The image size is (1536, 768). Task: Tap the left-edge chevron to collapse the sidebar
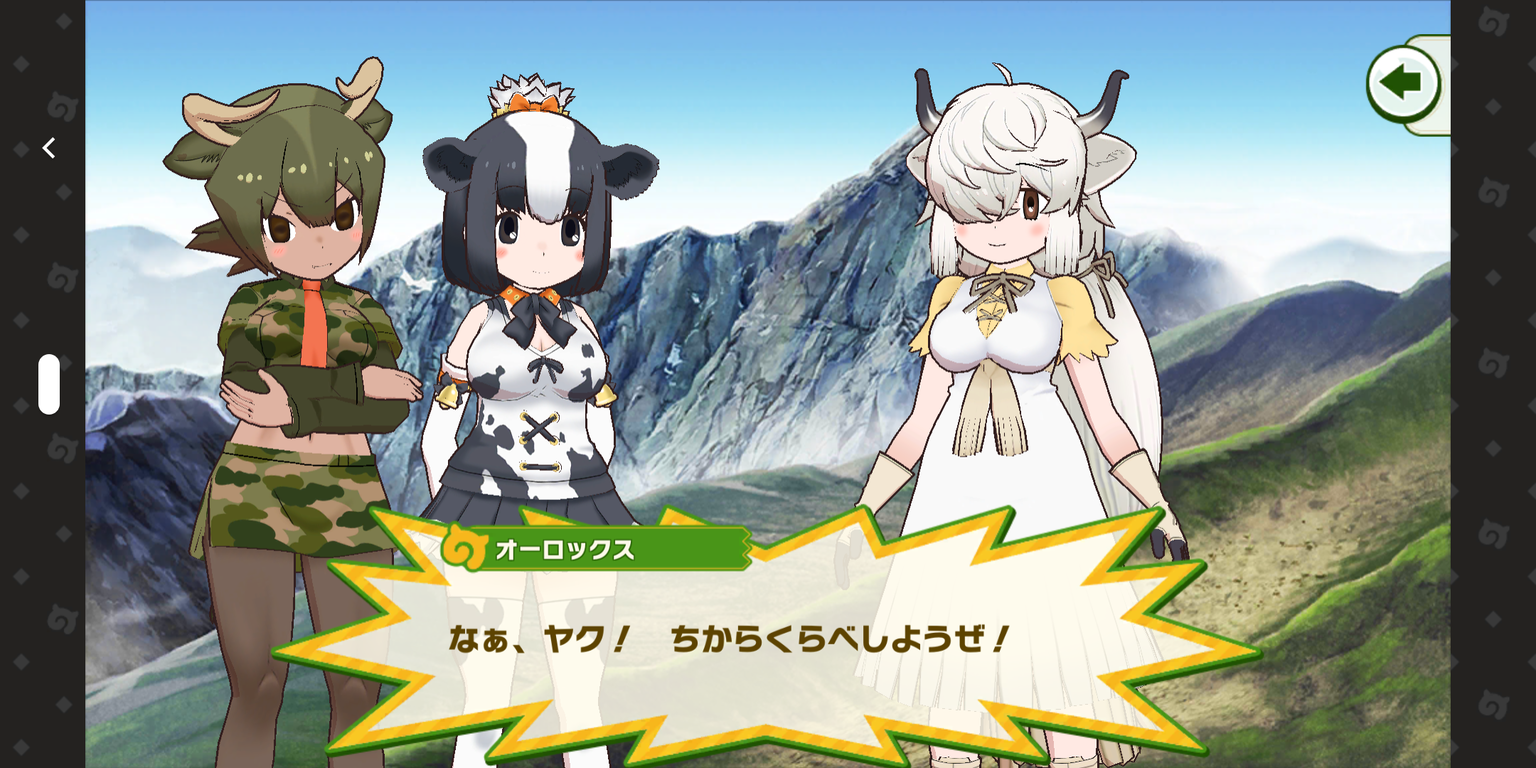click(47, 147)
